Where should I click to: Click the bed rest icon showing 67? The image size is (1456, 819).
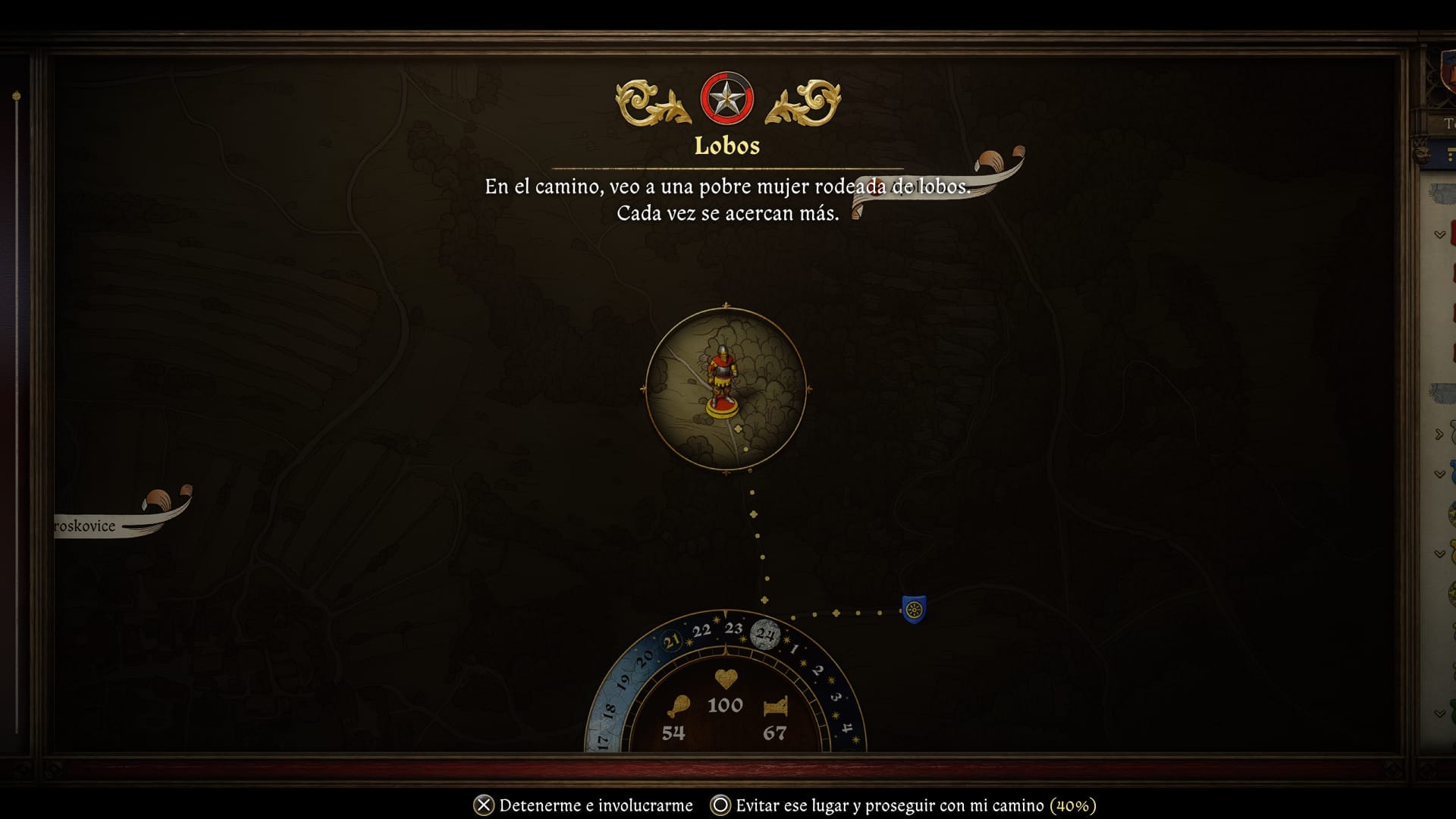click(x=776, y=707)
